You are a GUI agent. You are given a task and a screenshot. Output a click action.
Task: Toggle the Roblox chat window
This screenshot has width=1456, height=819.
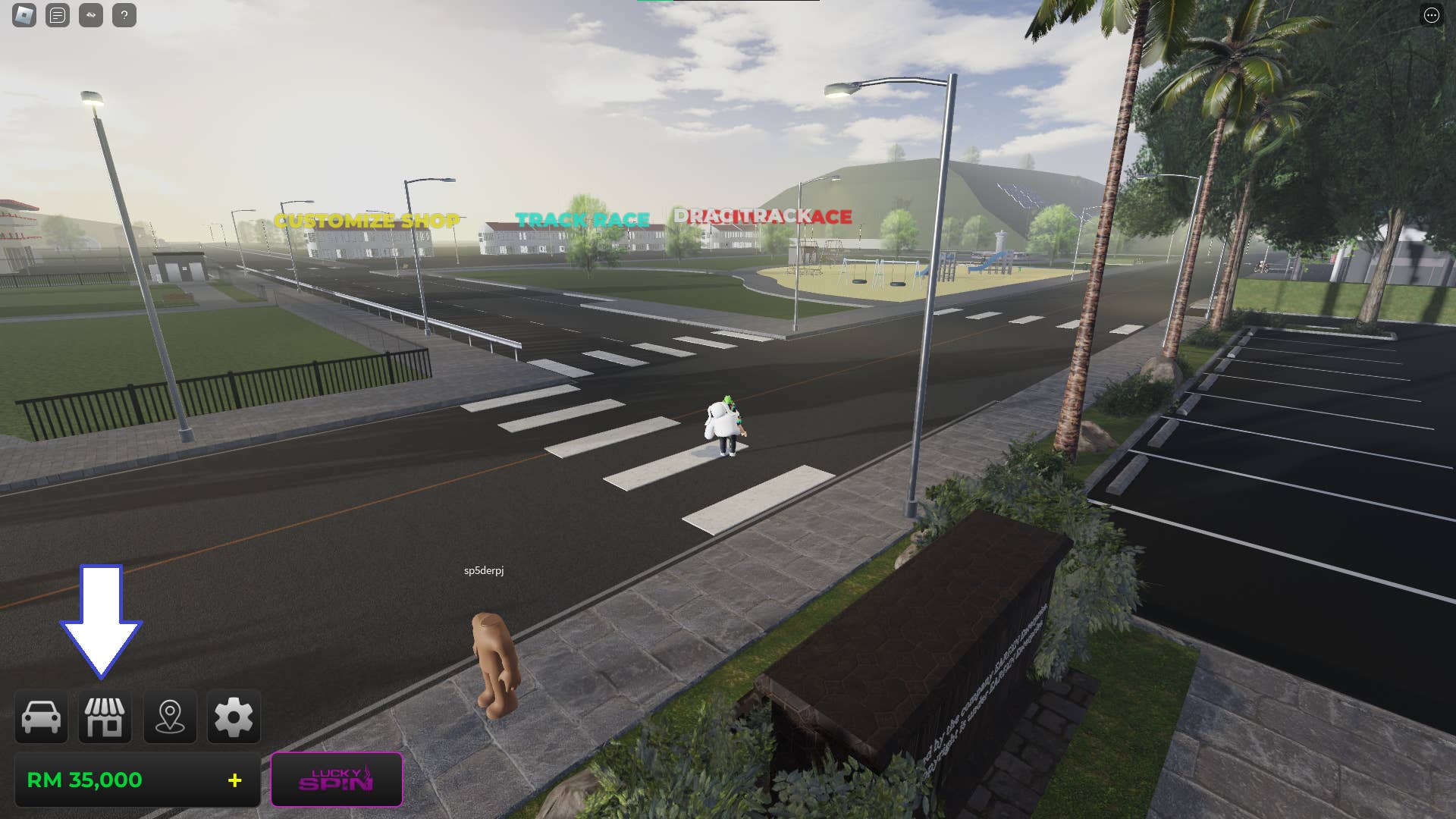(x=58, y=15)
